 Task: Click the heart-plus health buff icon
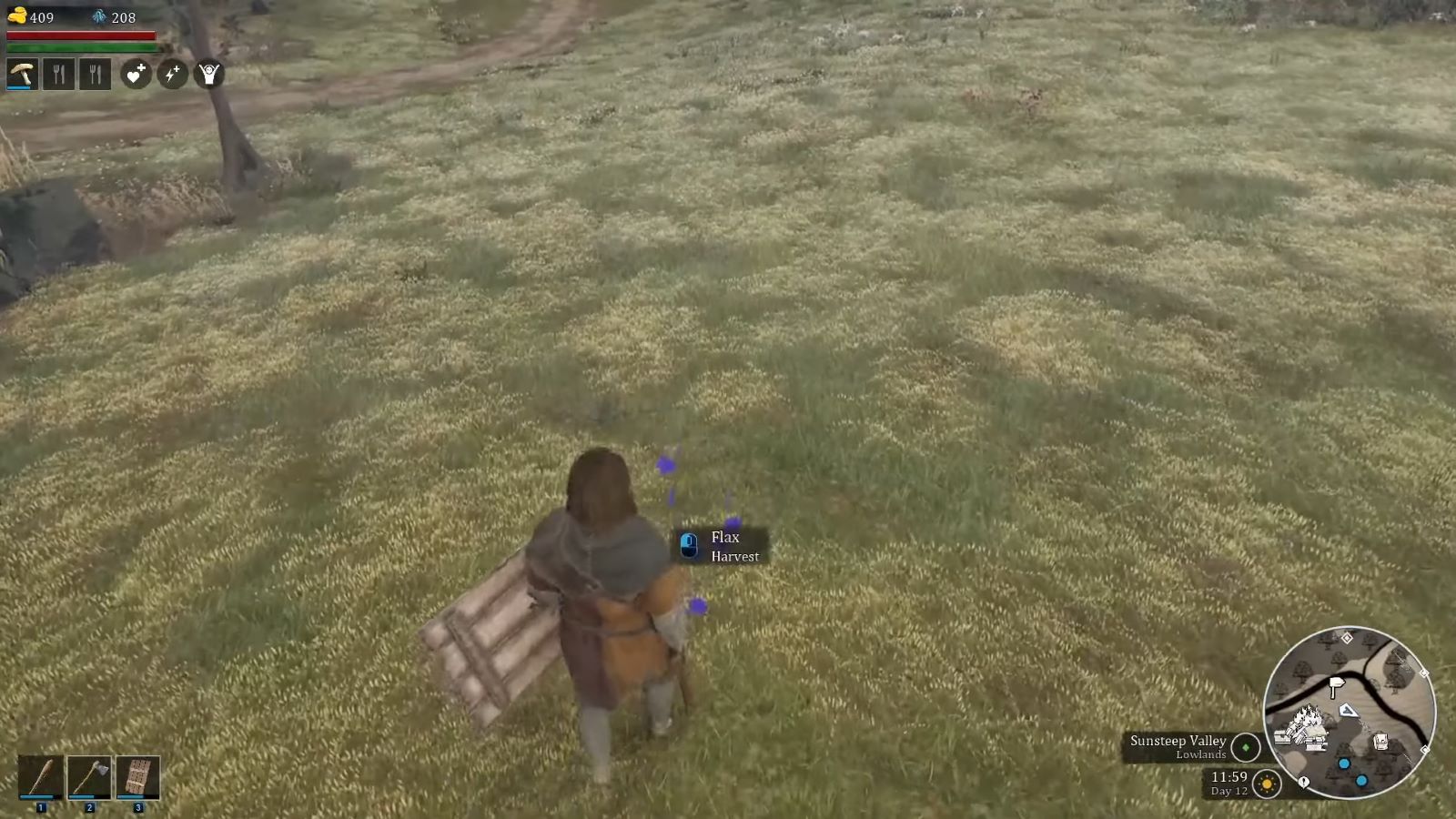point(135,75)
